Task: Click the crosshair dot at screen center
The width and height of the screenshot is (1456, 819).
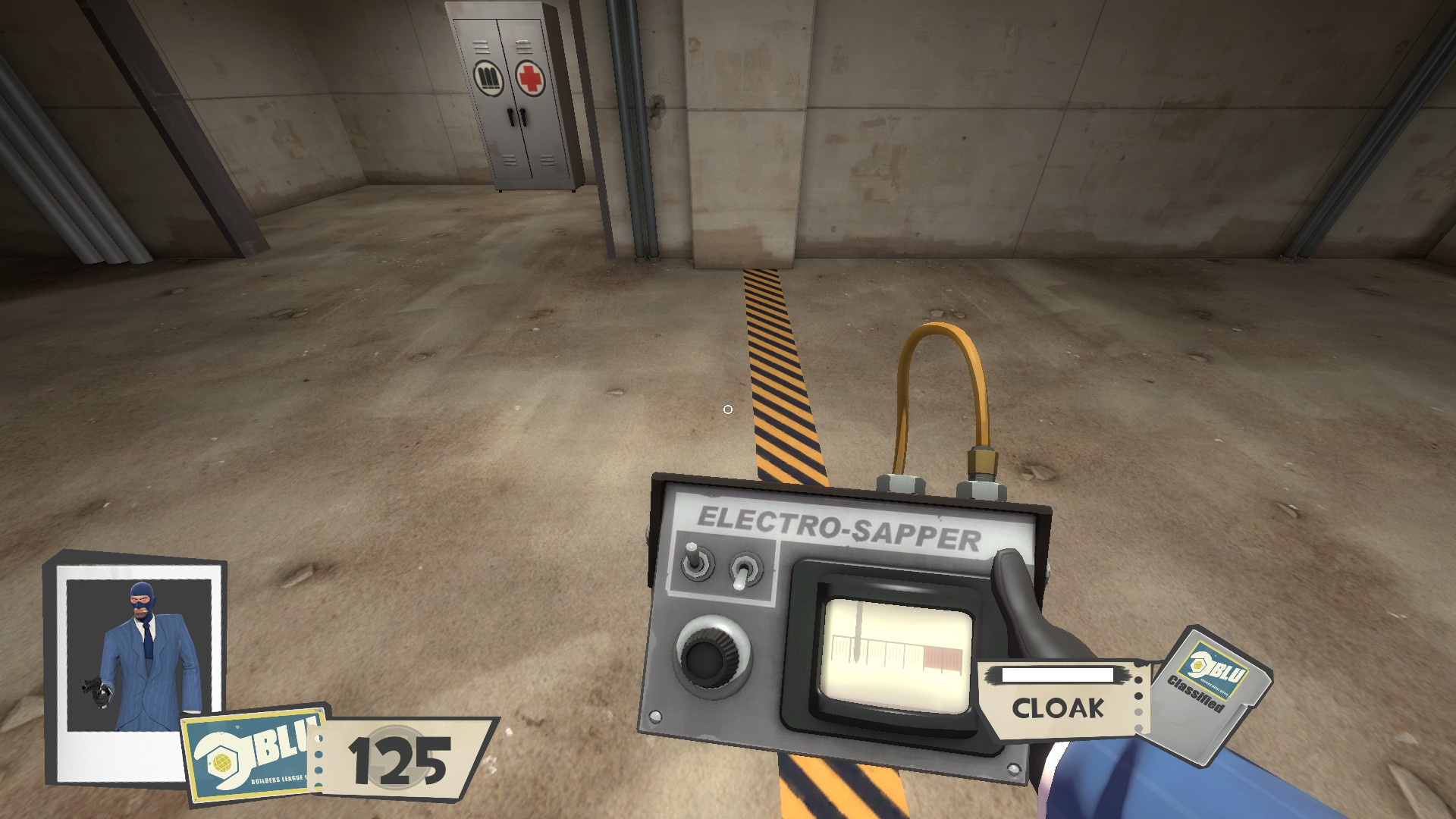Action: click(729, 409)
